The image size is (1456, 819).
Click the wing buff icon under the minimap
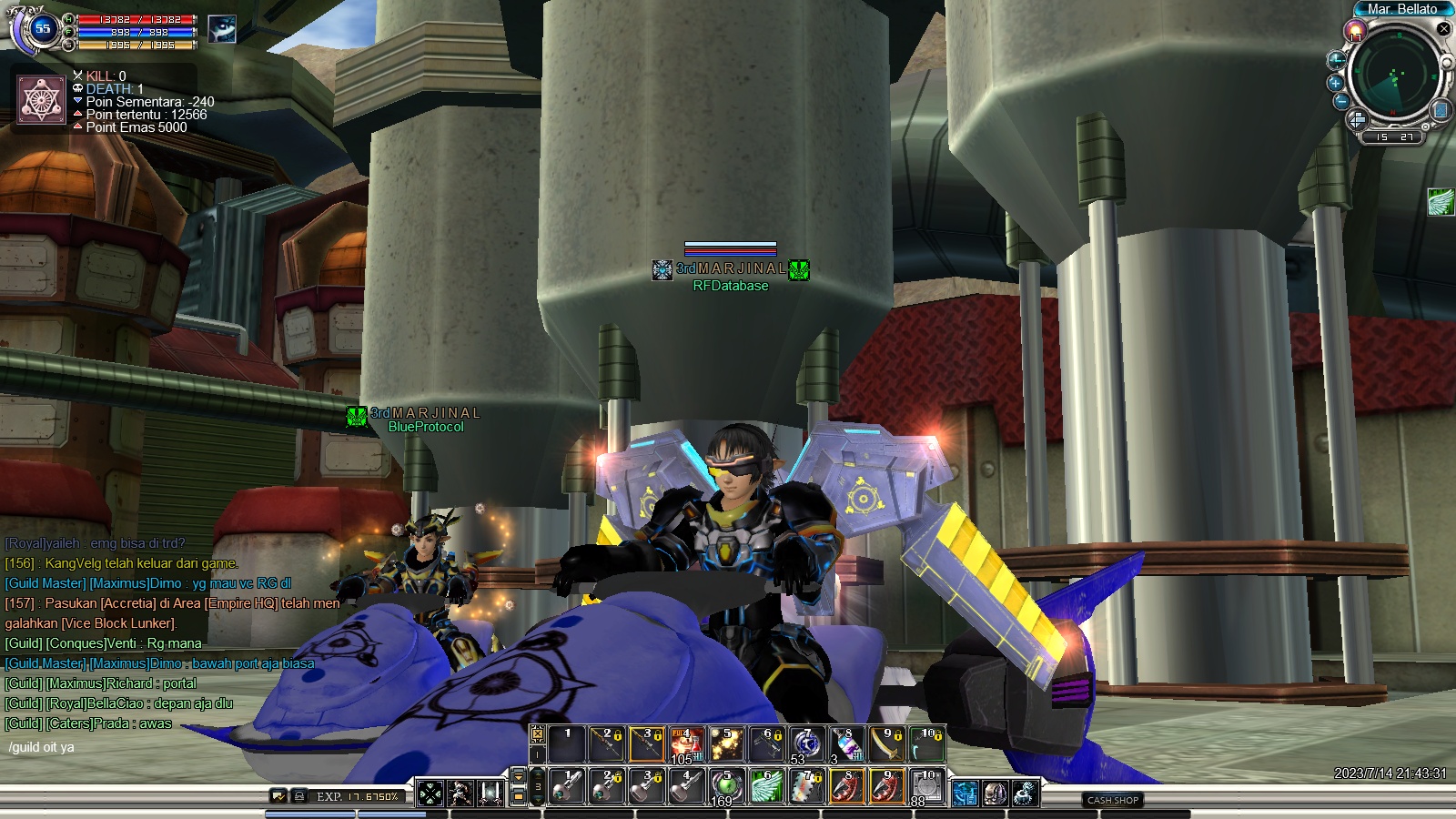(1441, 201)
